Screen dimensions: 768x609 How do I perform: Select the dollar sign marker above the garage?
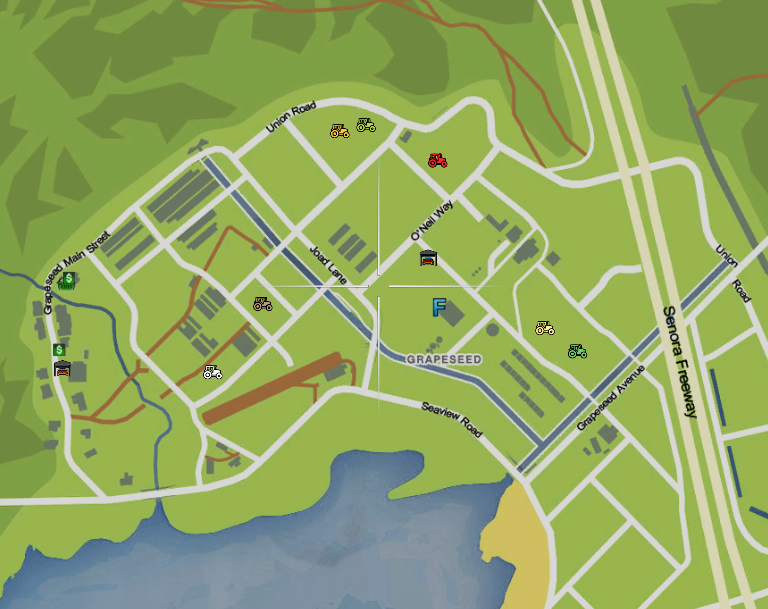pos(60,350)
